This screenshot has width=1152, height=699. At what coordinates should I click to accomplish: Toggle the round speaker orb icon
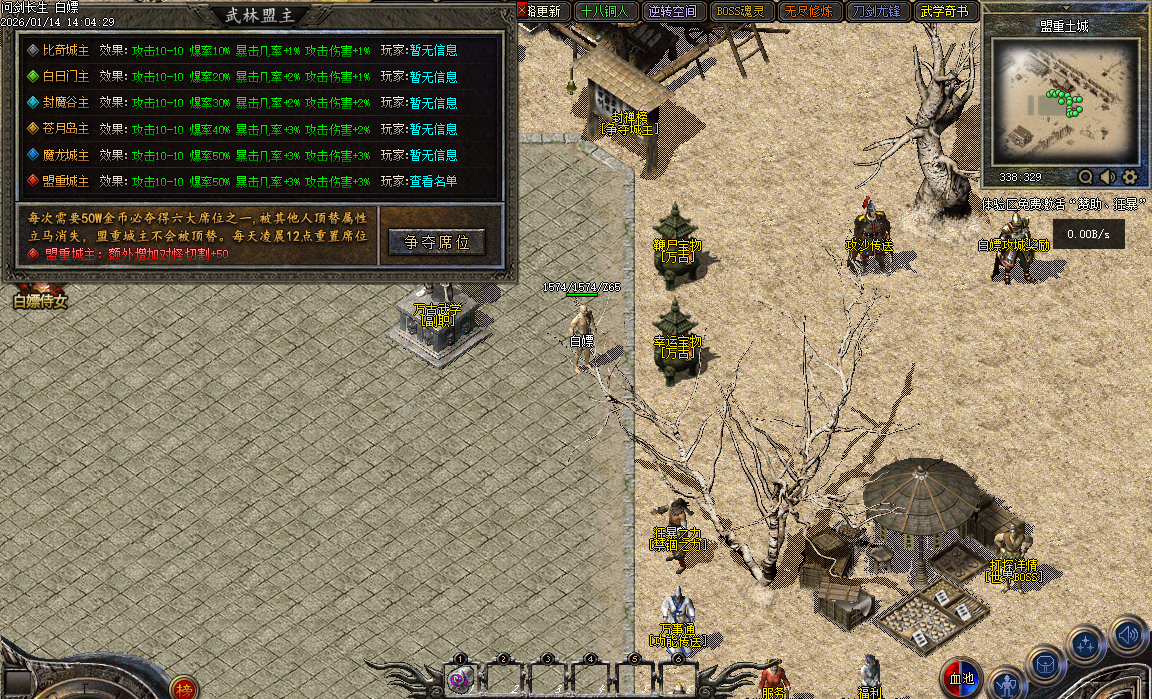[1128, 634]
